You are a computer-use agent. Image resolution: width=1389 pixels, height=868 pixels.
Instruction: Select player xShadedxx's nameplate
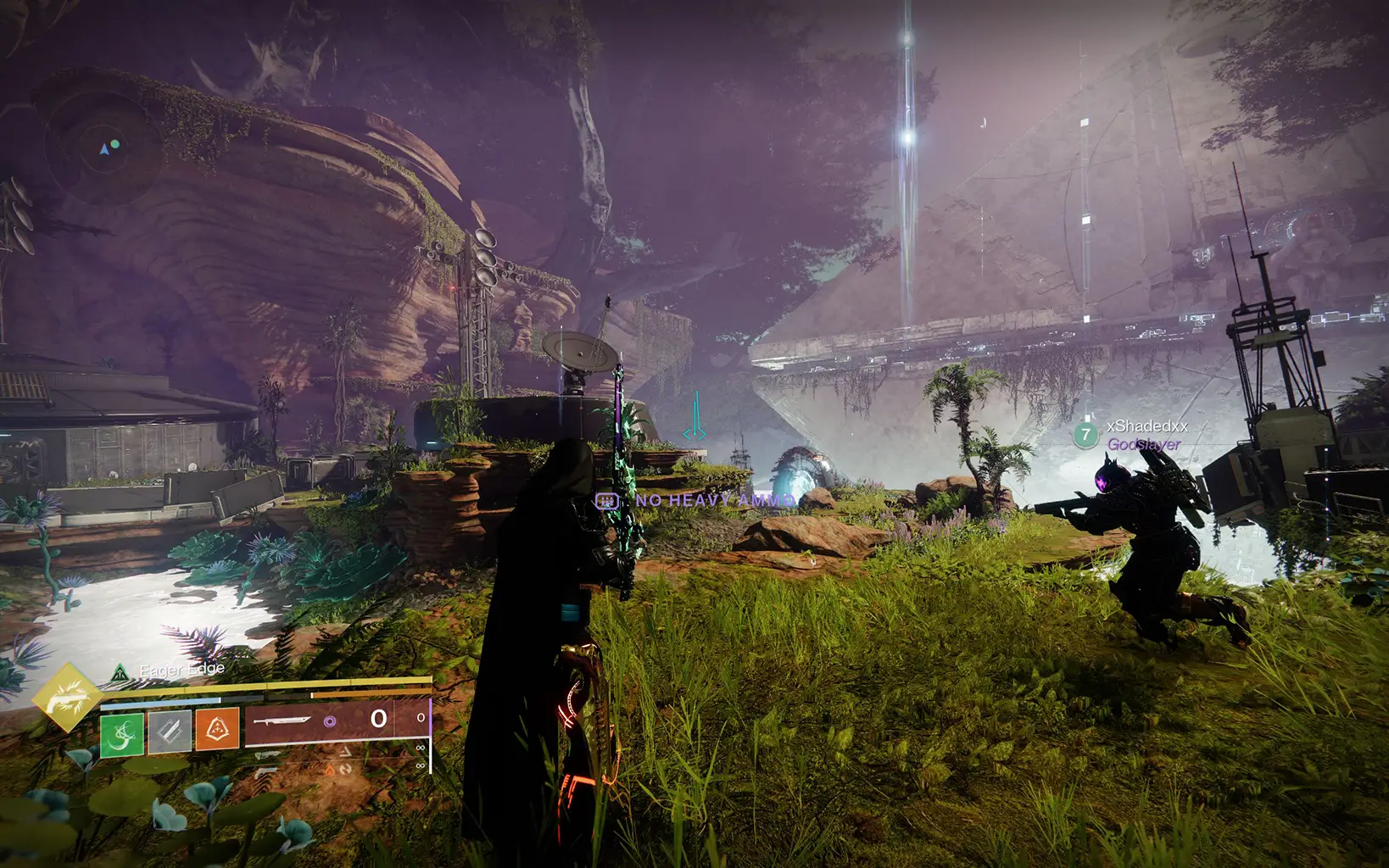(1146, 426)
